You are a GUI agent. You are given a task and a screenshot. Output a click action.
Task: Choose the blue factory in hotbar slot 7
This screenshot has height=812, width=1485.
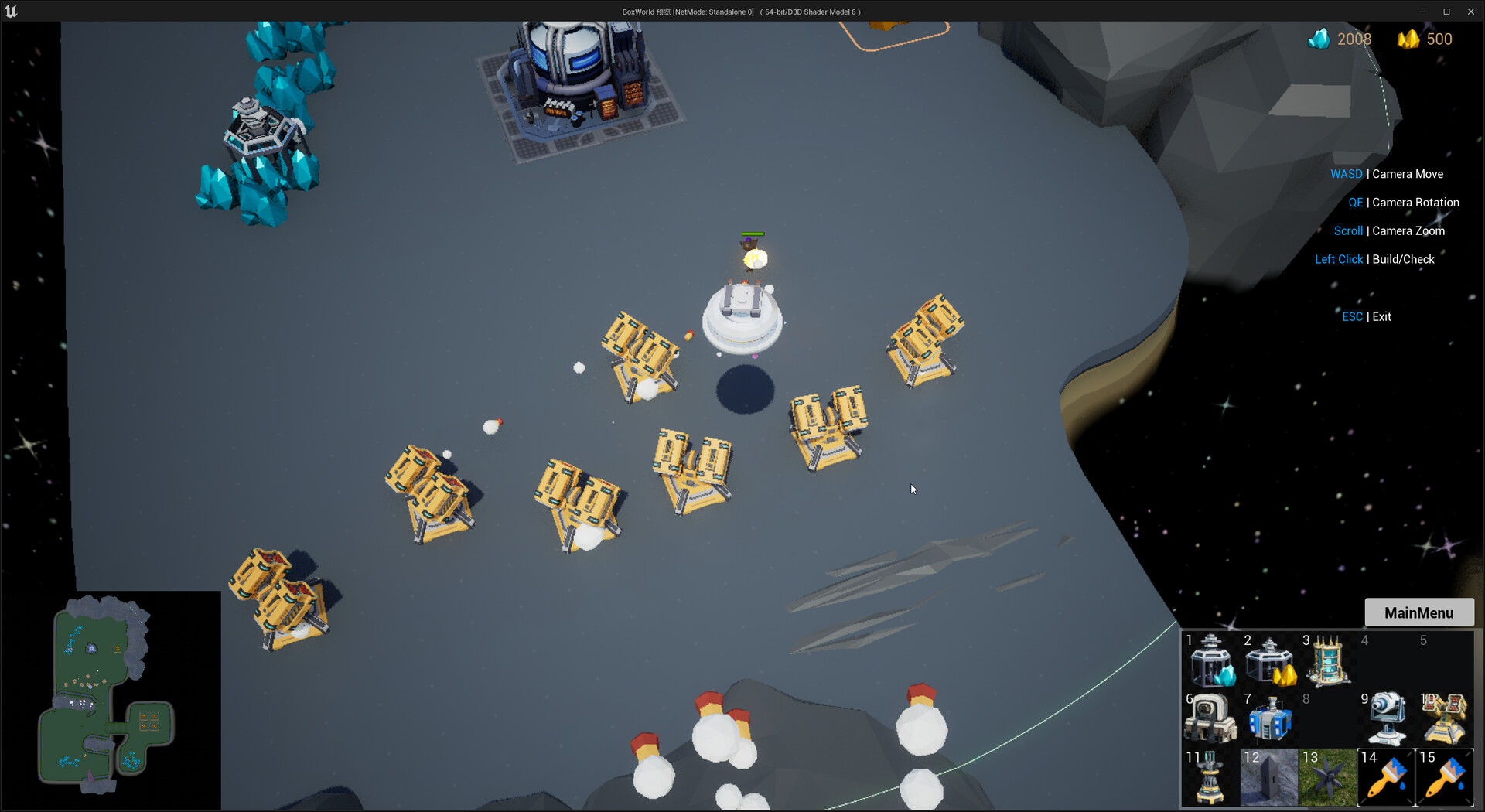click(1268, 719)
